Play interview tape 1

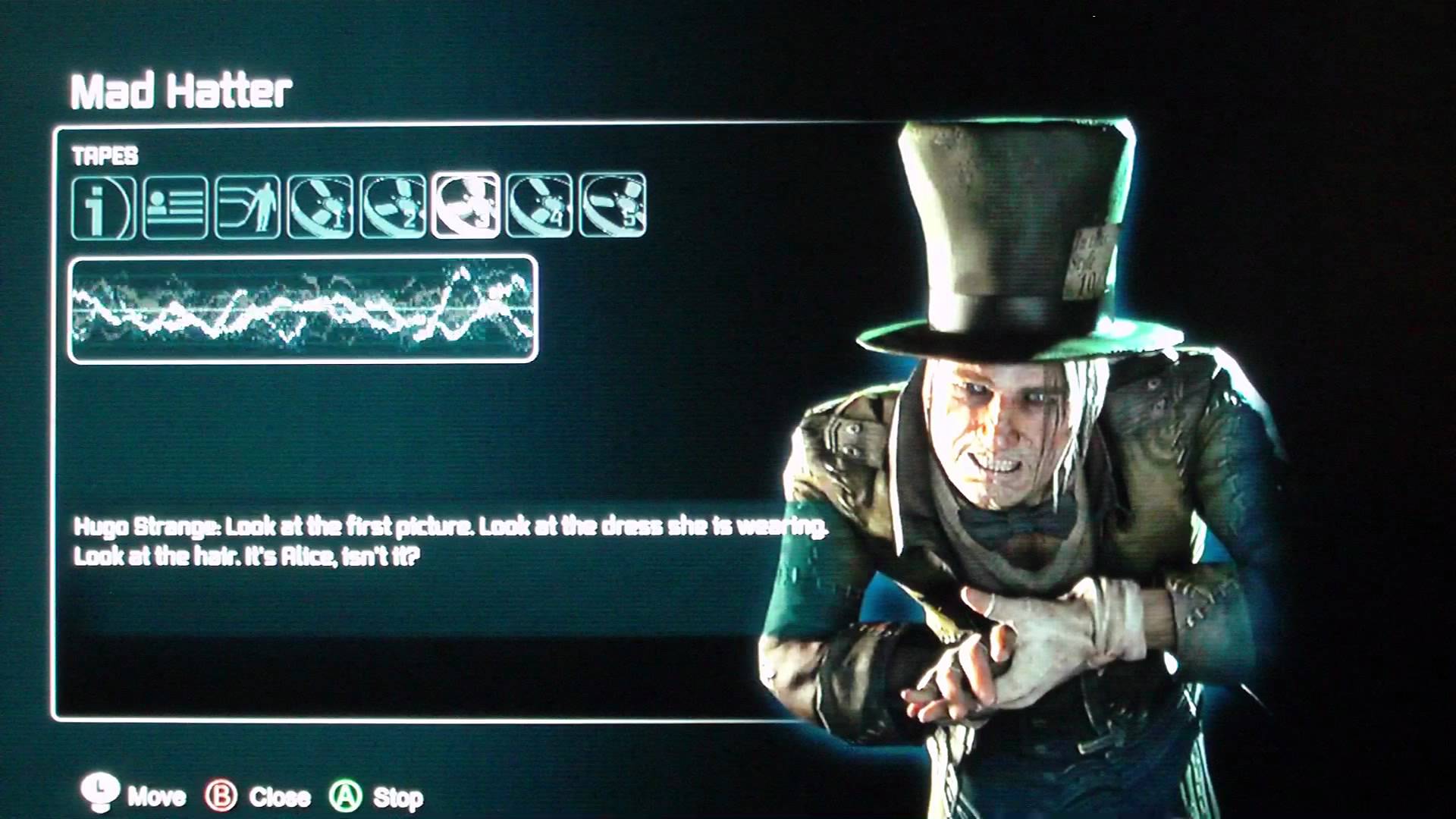point(320,207)
